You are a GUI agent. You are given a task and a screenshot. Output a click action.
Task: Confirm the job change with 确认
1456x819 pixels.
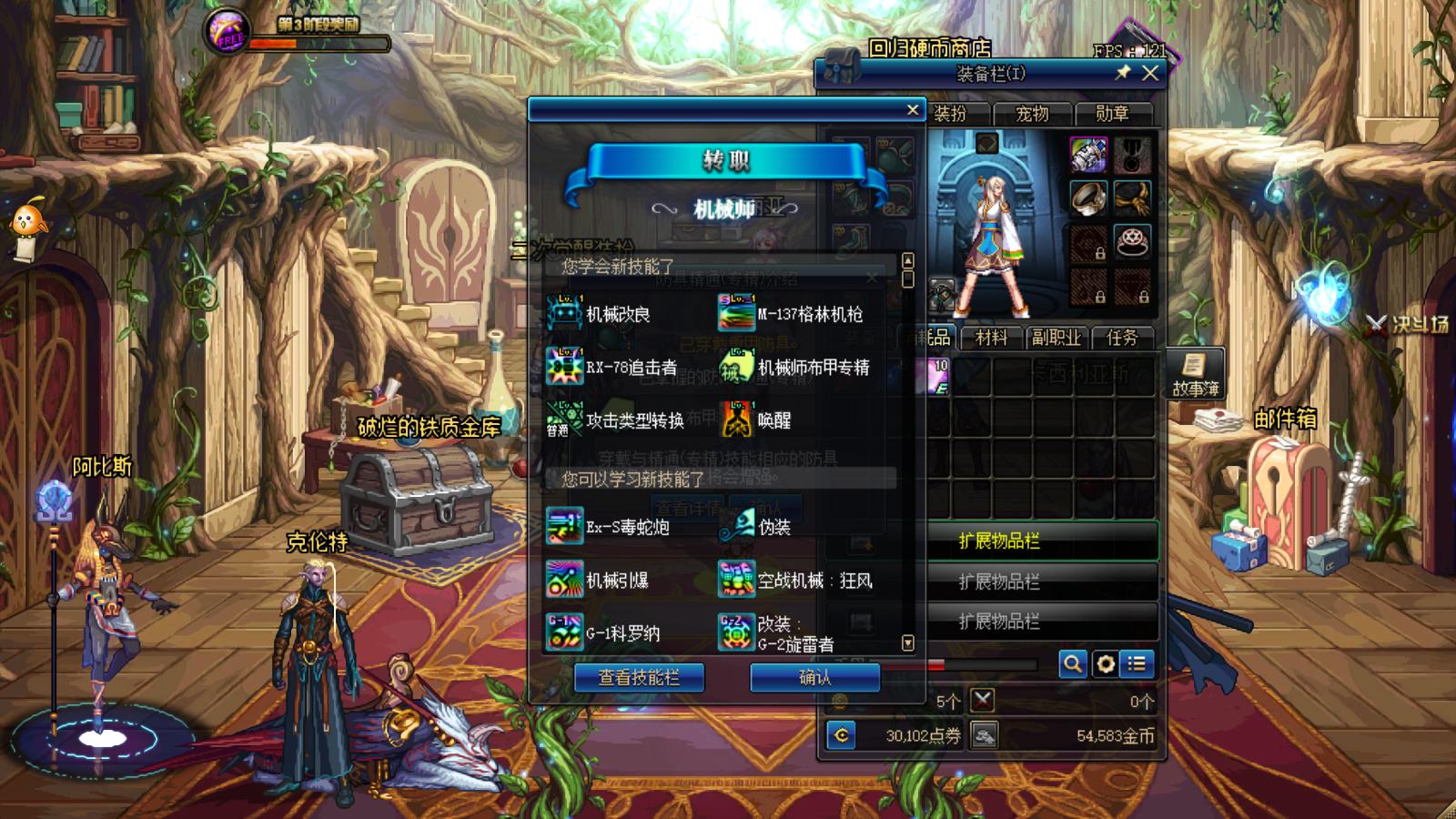(x=814, y=677)
